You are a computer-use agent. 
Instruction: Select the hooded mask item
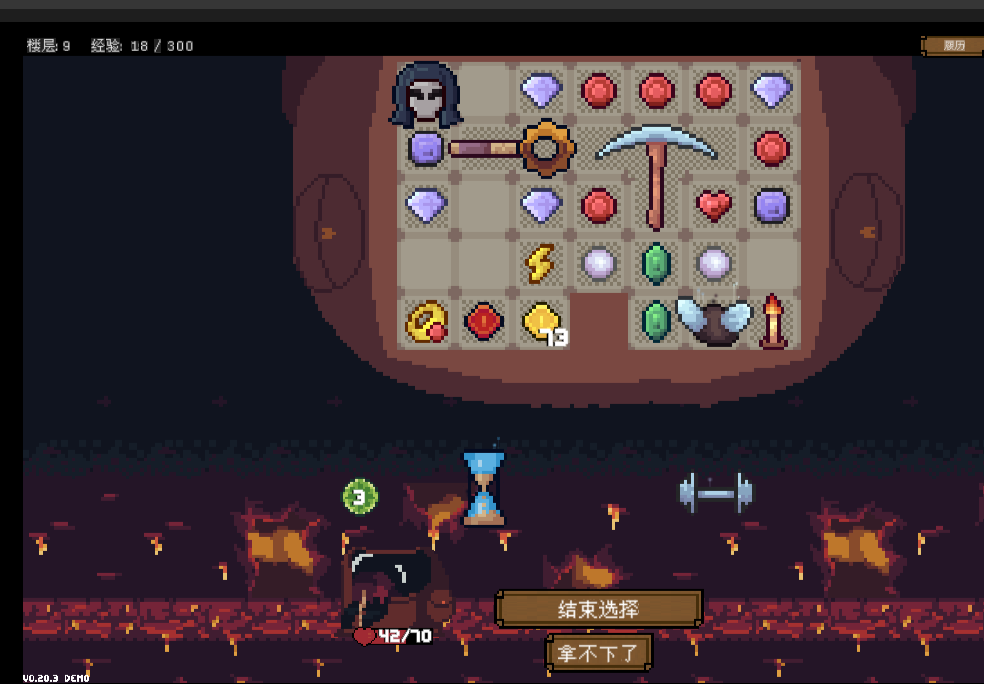tap(427, 93)
